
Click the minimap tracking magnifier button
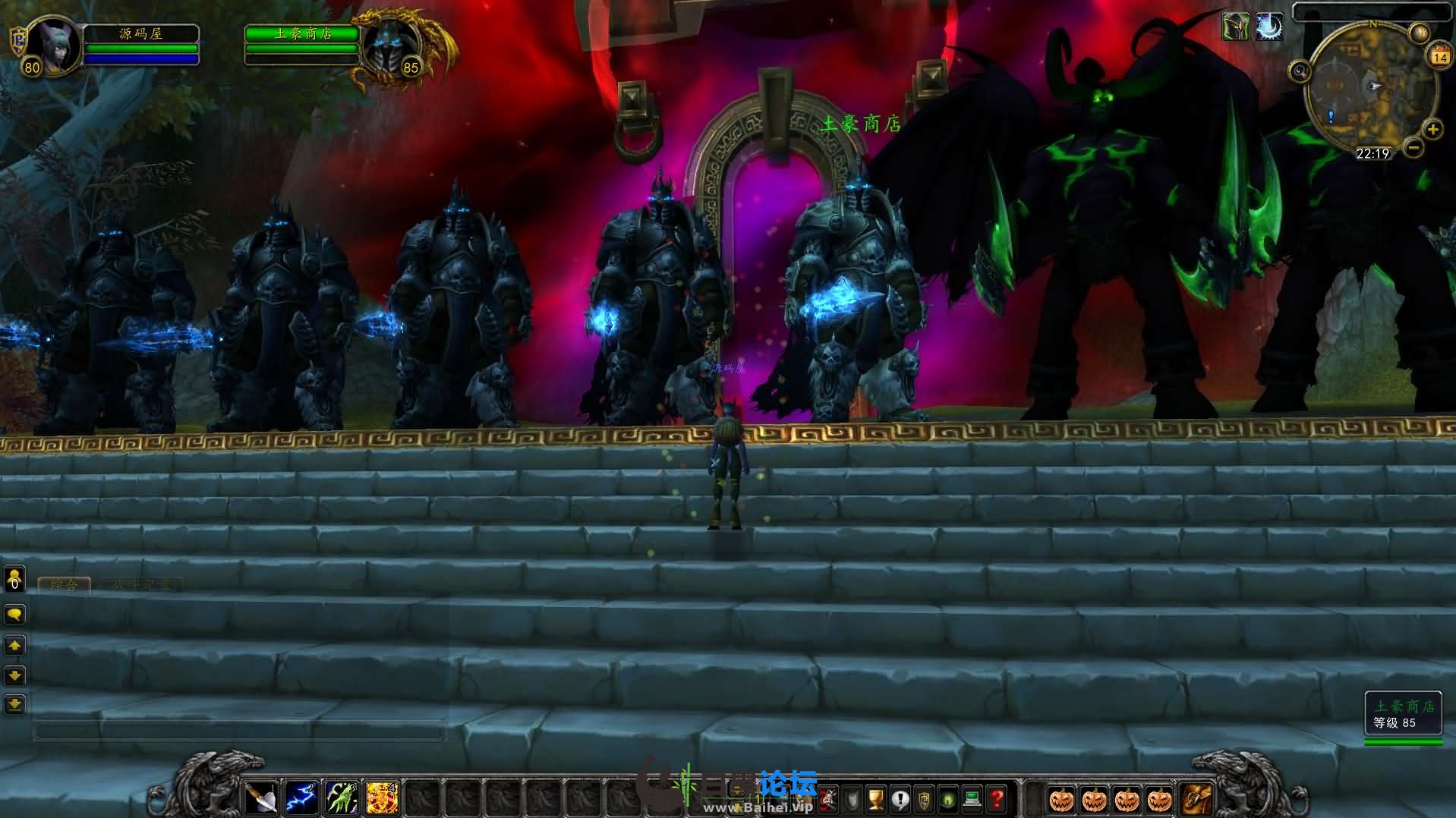(x=1300, y=72)
